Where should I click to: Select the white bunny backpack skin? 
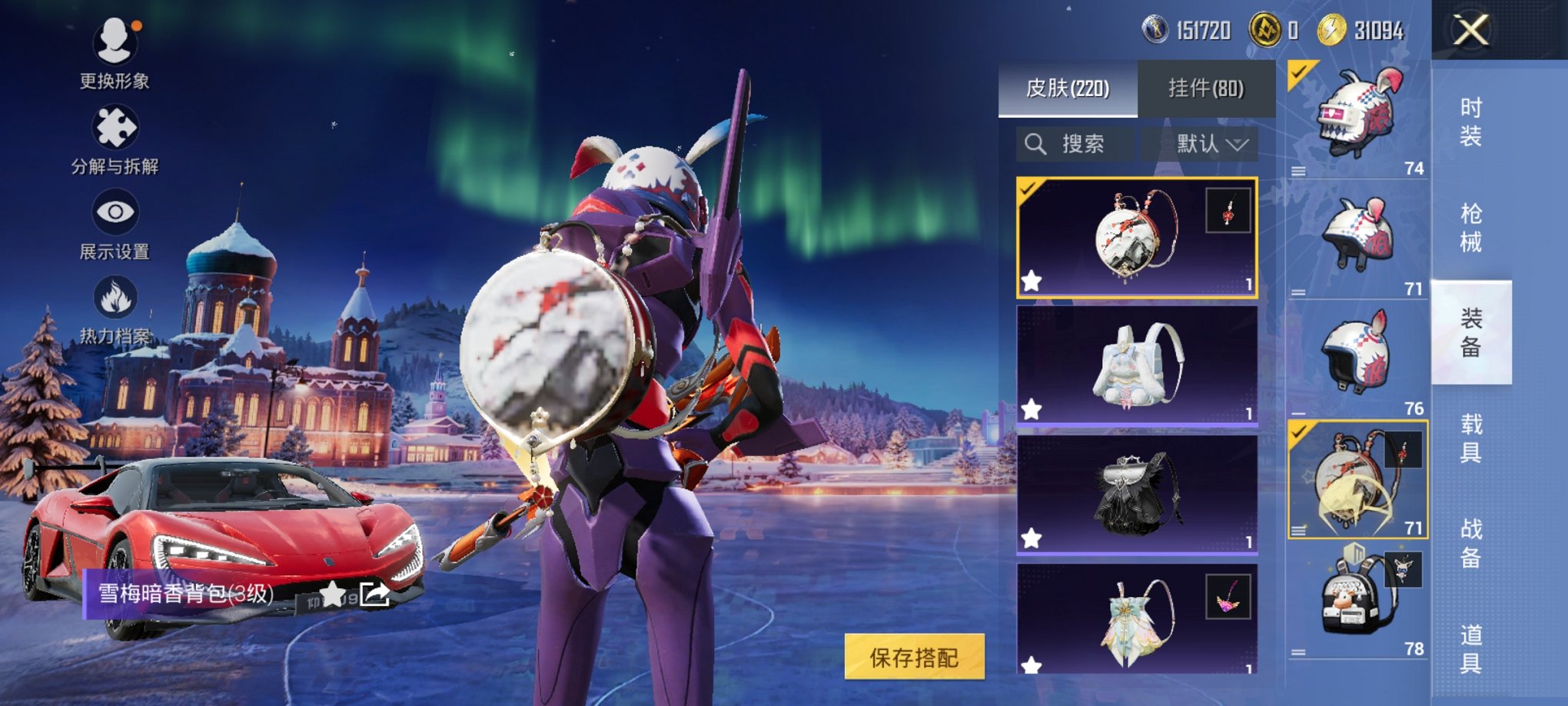pos(1136,365)
